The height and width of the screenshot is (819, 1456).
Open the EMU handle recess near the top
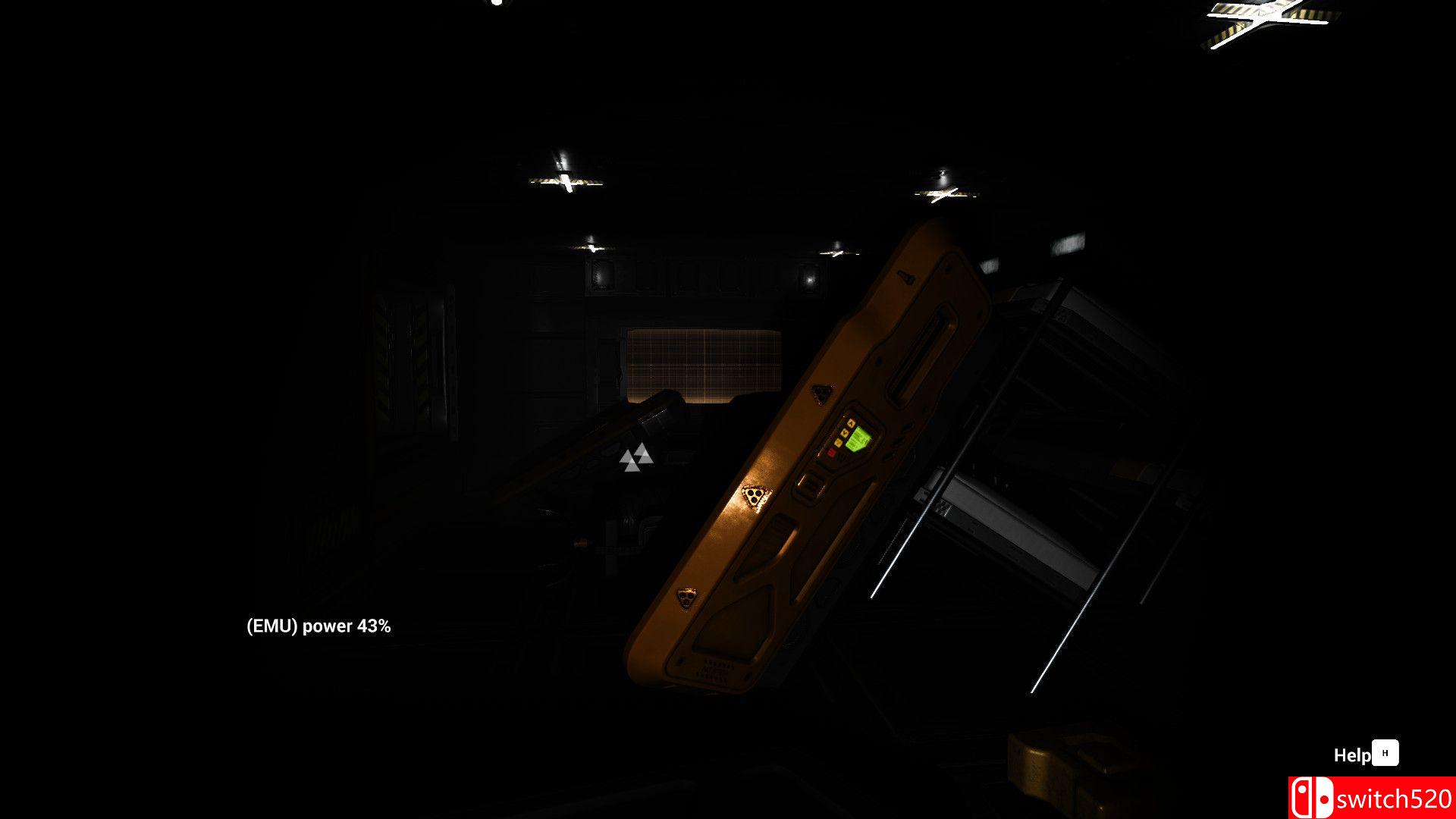tap(921, 354)
